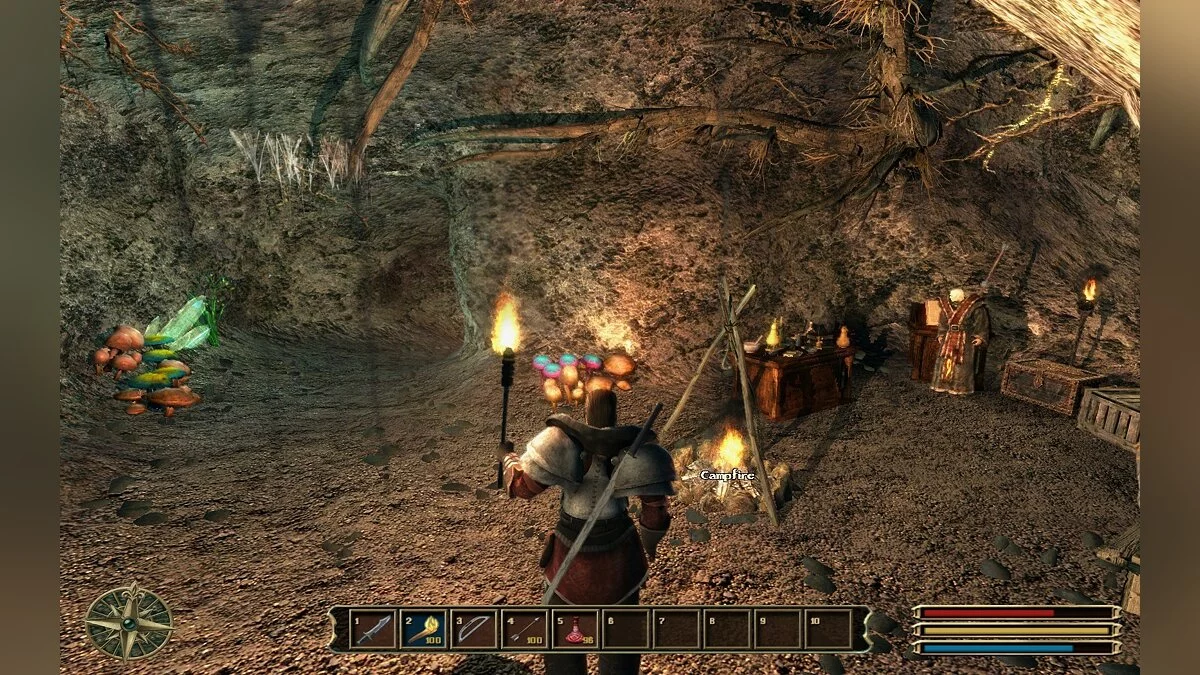Use the red potion flask
The width and height of the screenshot is (1200, 675).
pos(576,630)
